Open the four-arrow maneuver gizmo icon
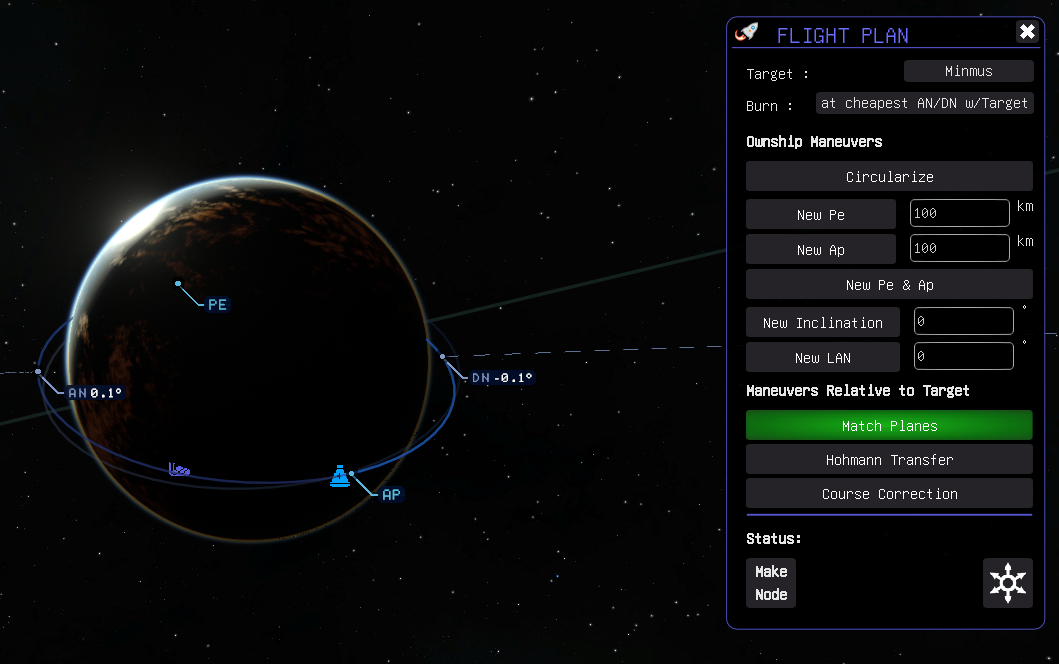The image size is (1059, 664). [x=1007, y=582]
